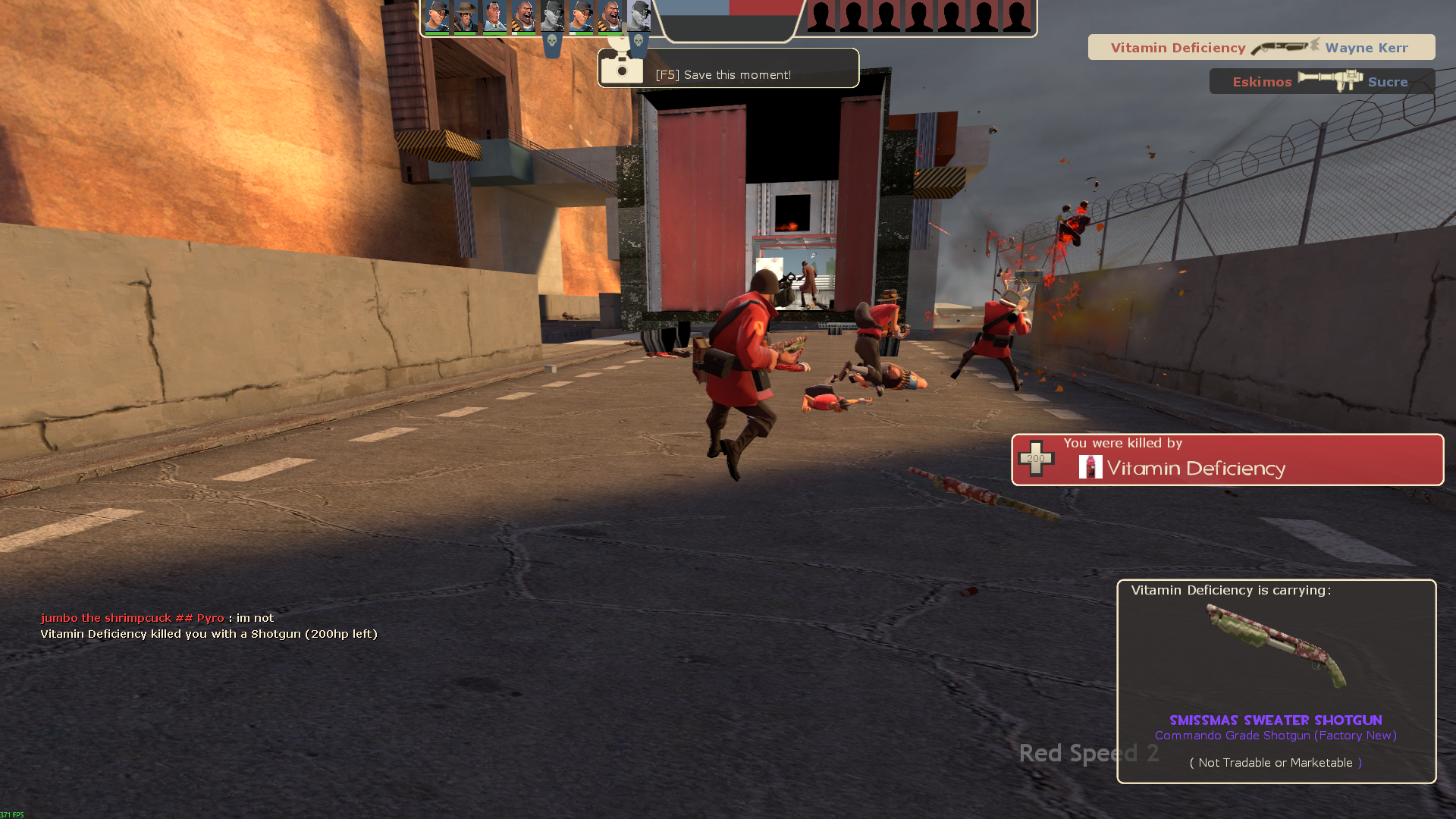Click the Smissmas Sweater Shotgun item name

click(x=1276, y=720)
